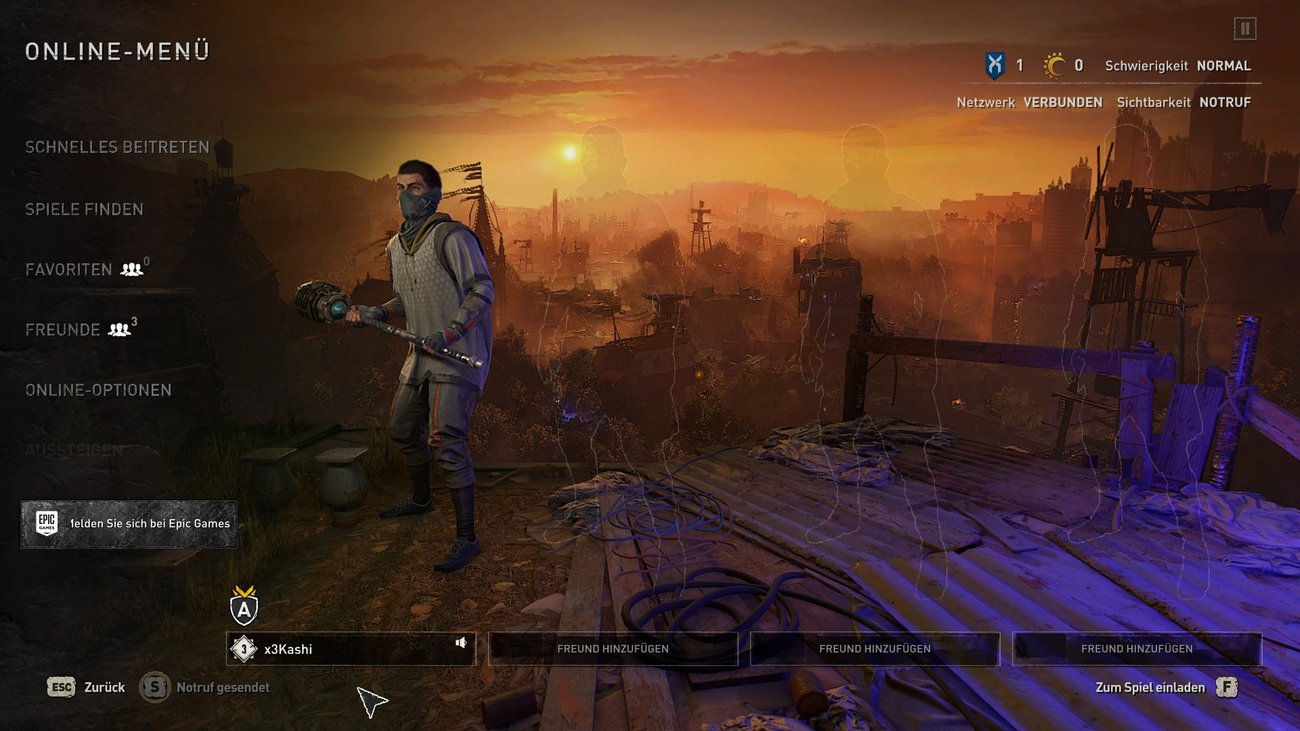Click the golden A agility badge above the player
1300x731 pixels.
(x=243, y=606)
